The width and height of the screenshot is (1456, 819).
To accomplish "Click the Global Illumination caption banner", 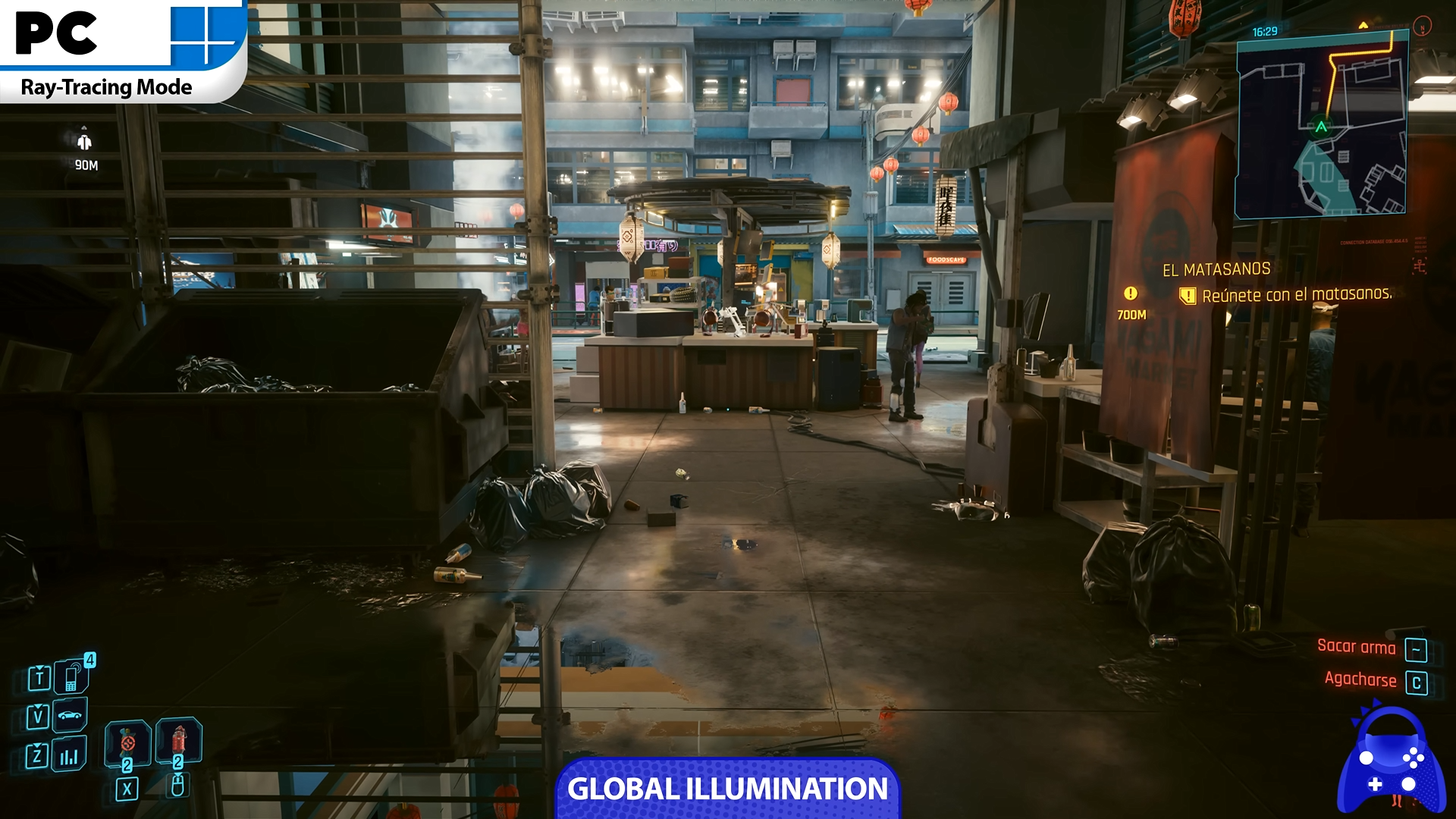I will [x=727, y=789].
